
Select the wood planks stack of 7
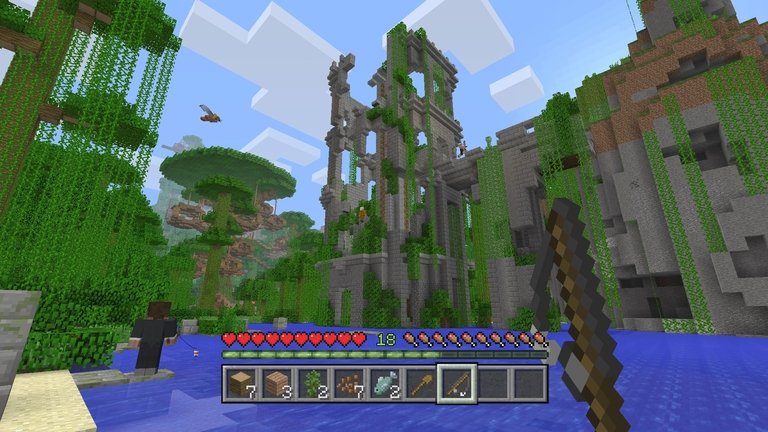(x=240, y=383)
